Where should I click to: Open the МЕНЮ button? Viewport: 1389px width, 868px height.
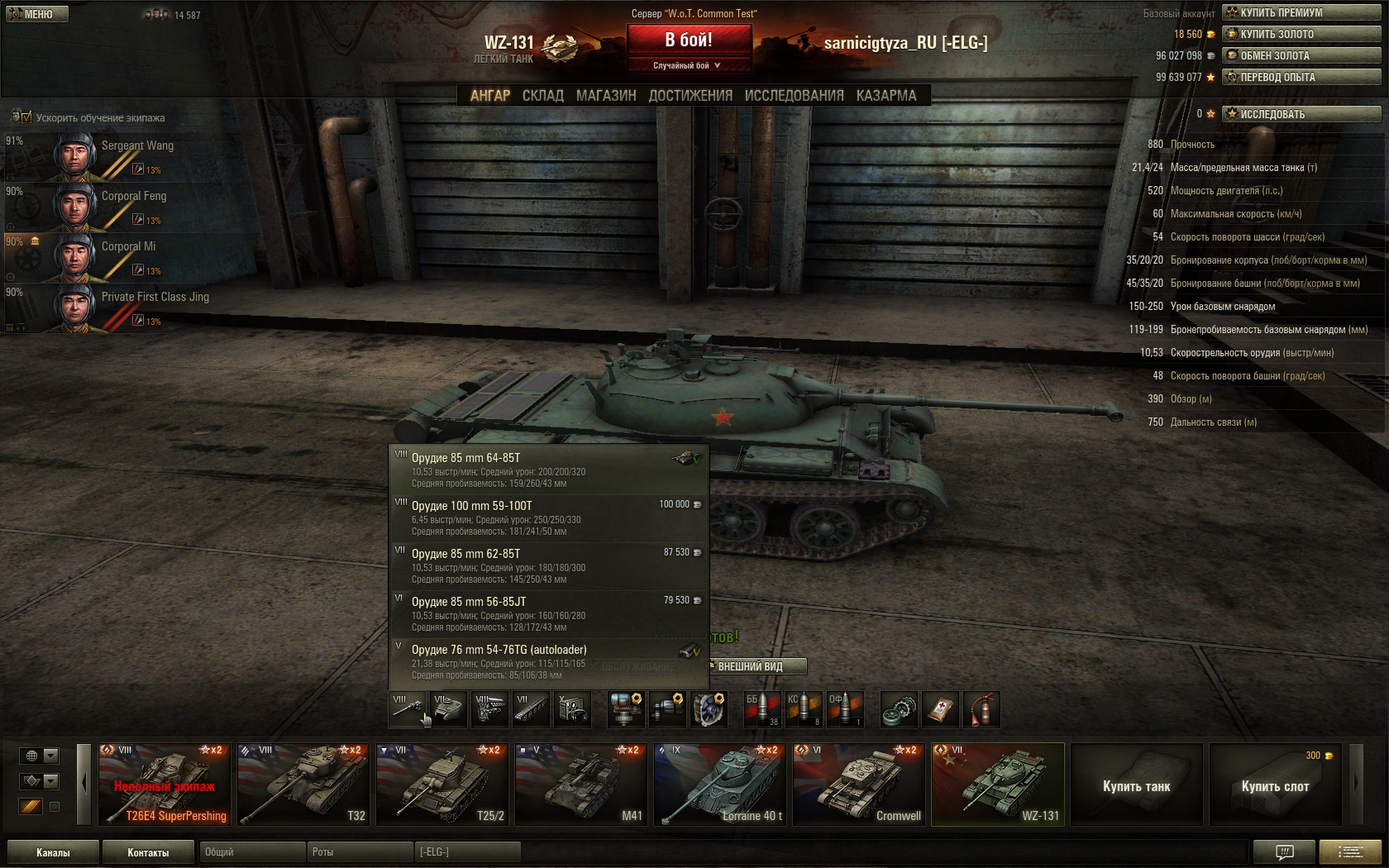pyautogui.click(x=36, y=14)
